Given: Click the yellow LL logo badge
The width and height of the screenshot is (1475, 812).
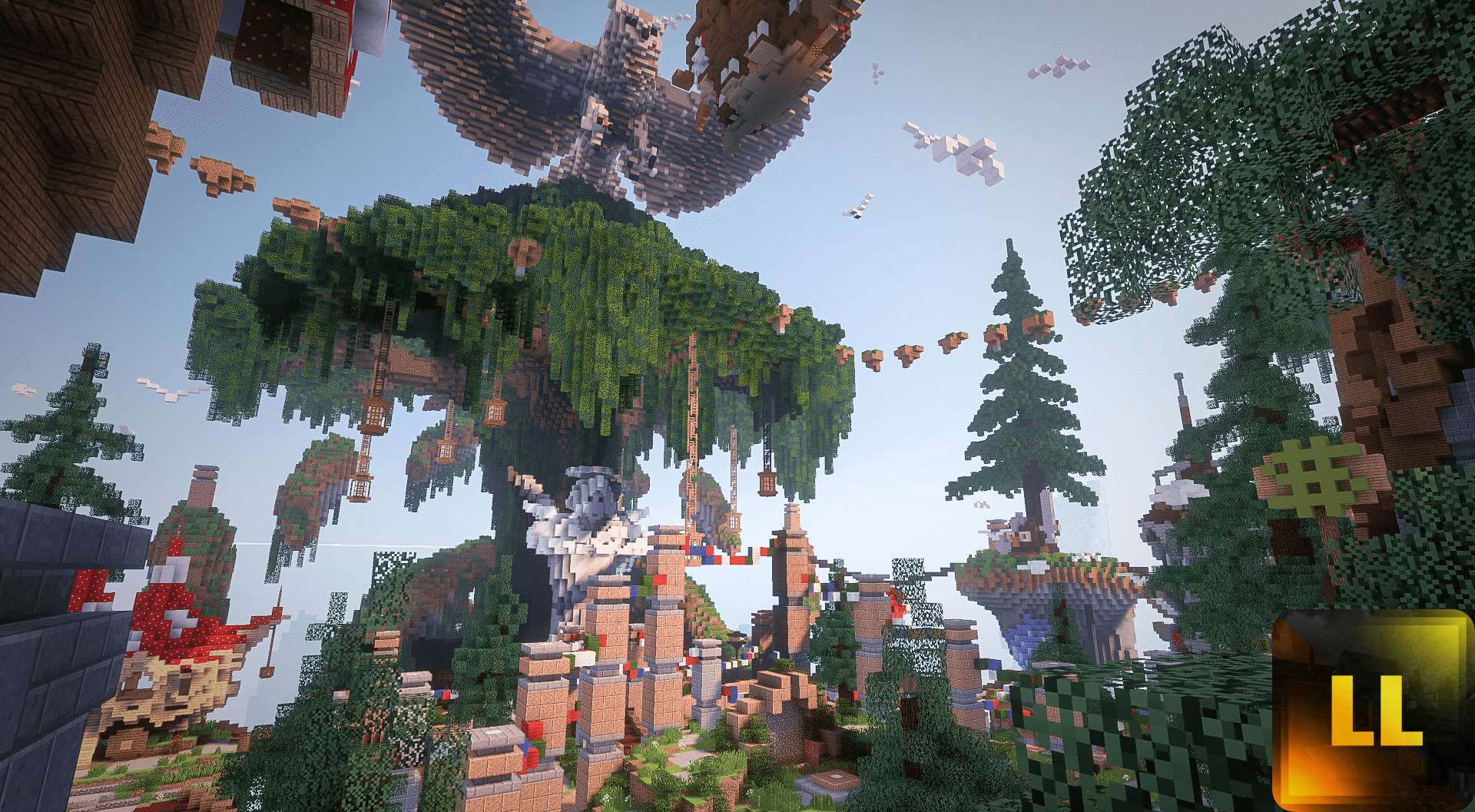Looking at the screenshot, I should tap(1373, 711).
